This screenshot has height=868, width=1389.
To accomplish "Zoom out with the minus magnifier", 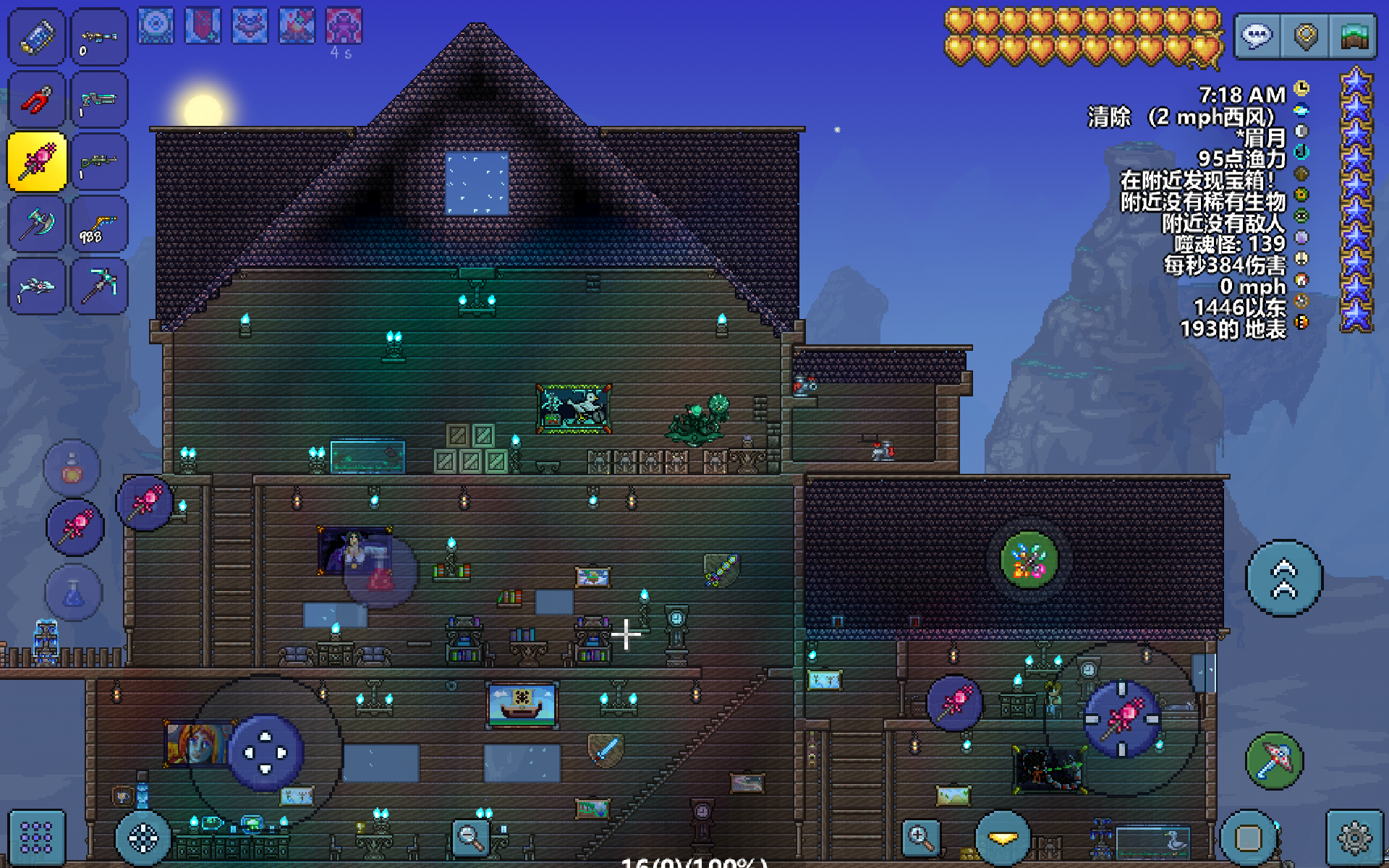I will (470, 838).
